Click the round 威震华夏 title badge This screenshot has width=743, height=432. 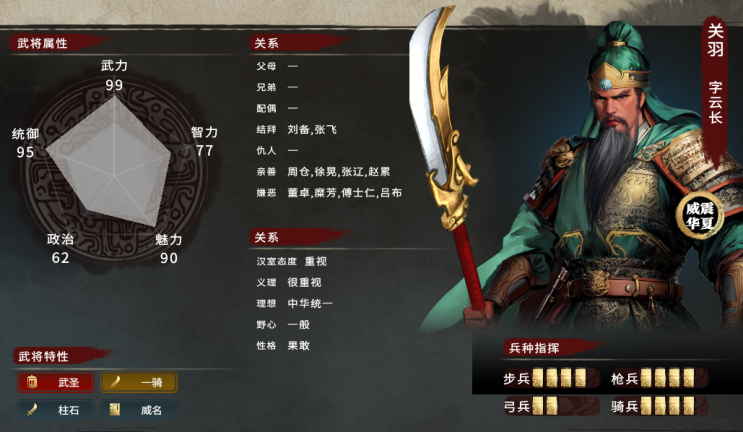700,214
